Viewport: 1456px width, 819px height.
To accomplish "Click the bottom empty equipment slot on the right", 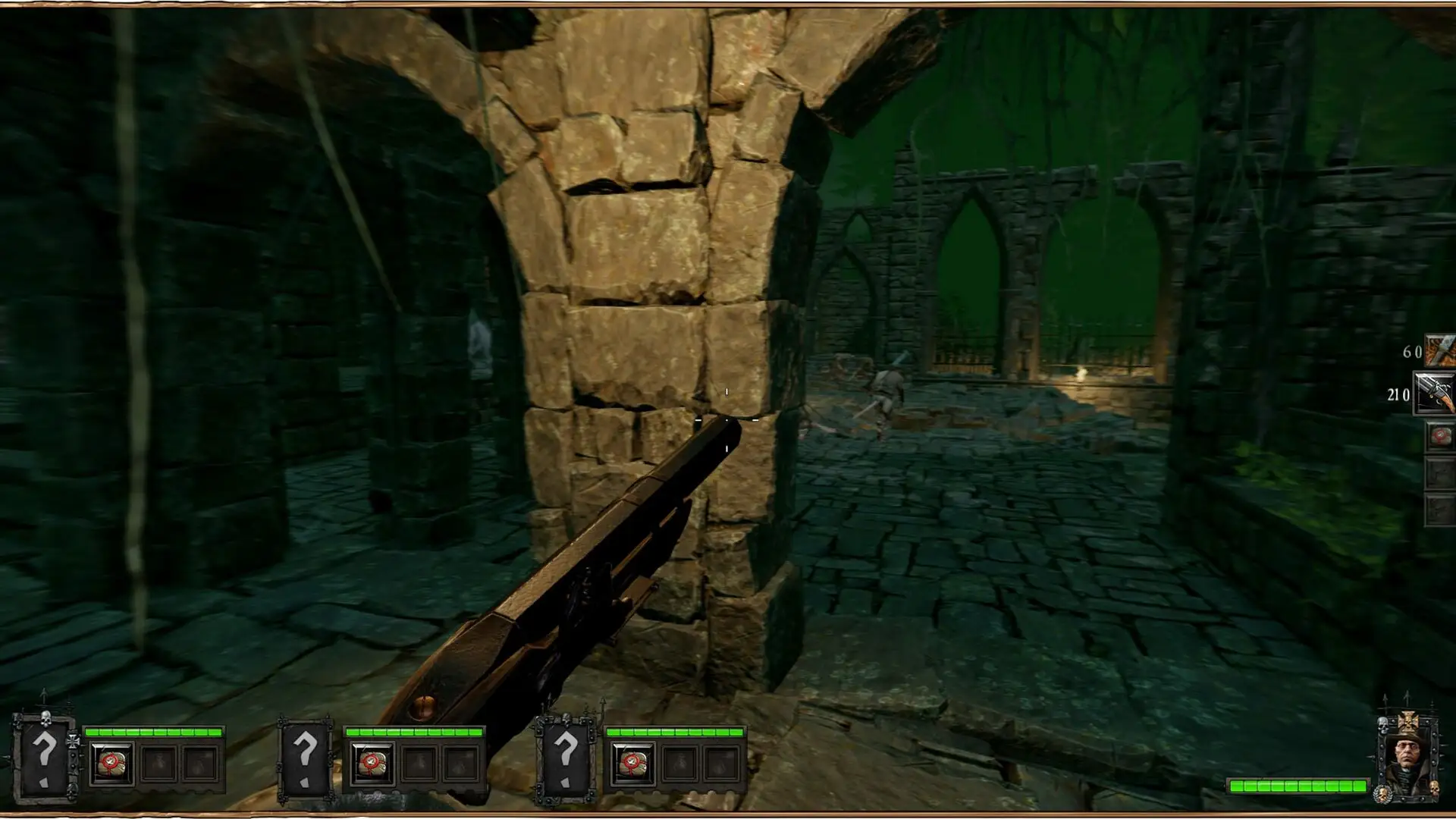I will (1440, 506).
